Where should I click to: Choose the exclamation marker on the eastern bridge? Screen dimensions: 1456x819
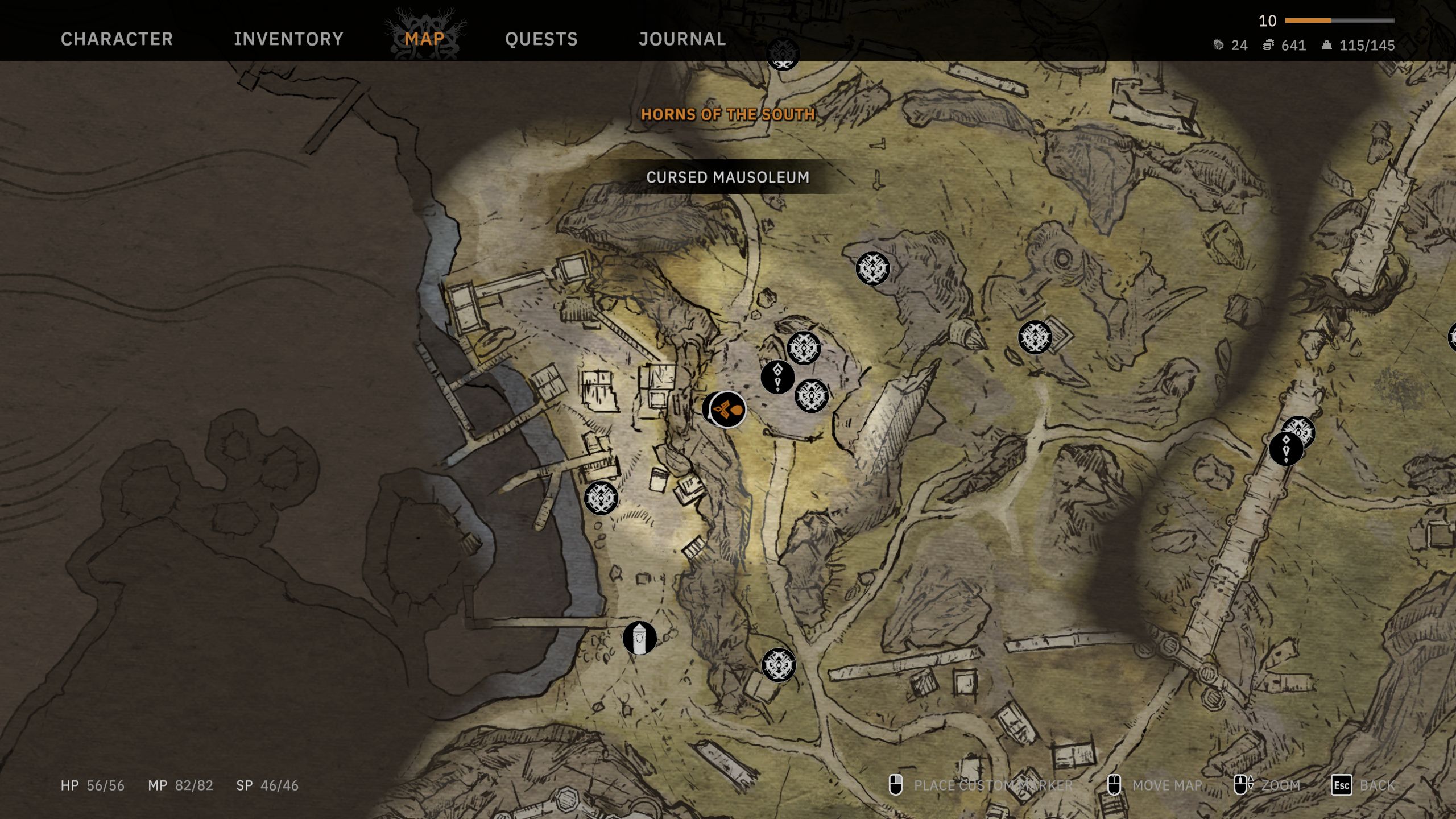[x=1285, y=449]
